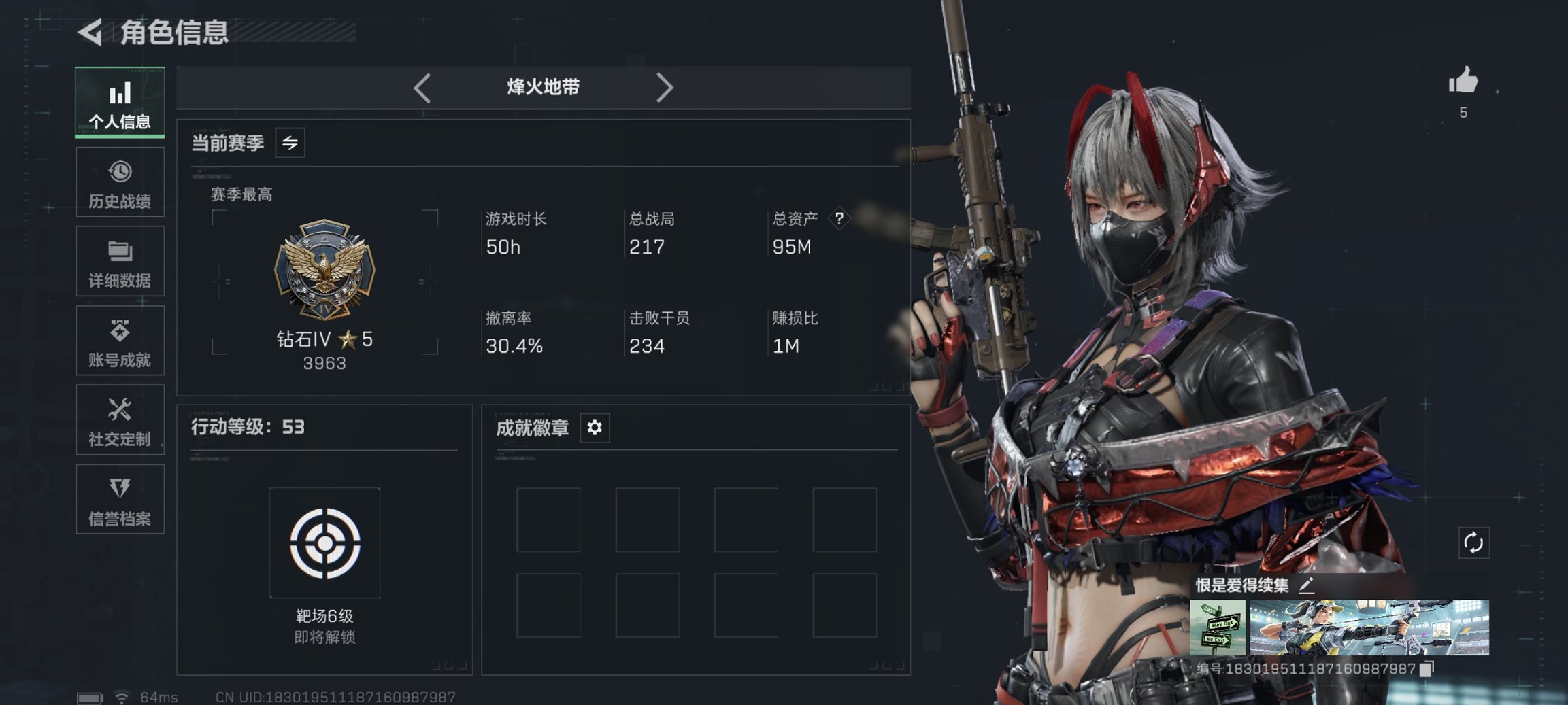Switch to the 历史战绩 tab
The image size is (1568, 705).
pos(120,182)
